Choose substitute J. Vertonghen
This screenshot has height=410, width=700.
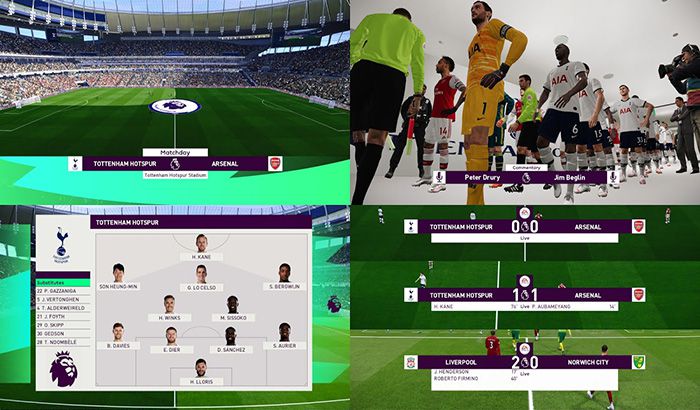[x=62, y=300]
